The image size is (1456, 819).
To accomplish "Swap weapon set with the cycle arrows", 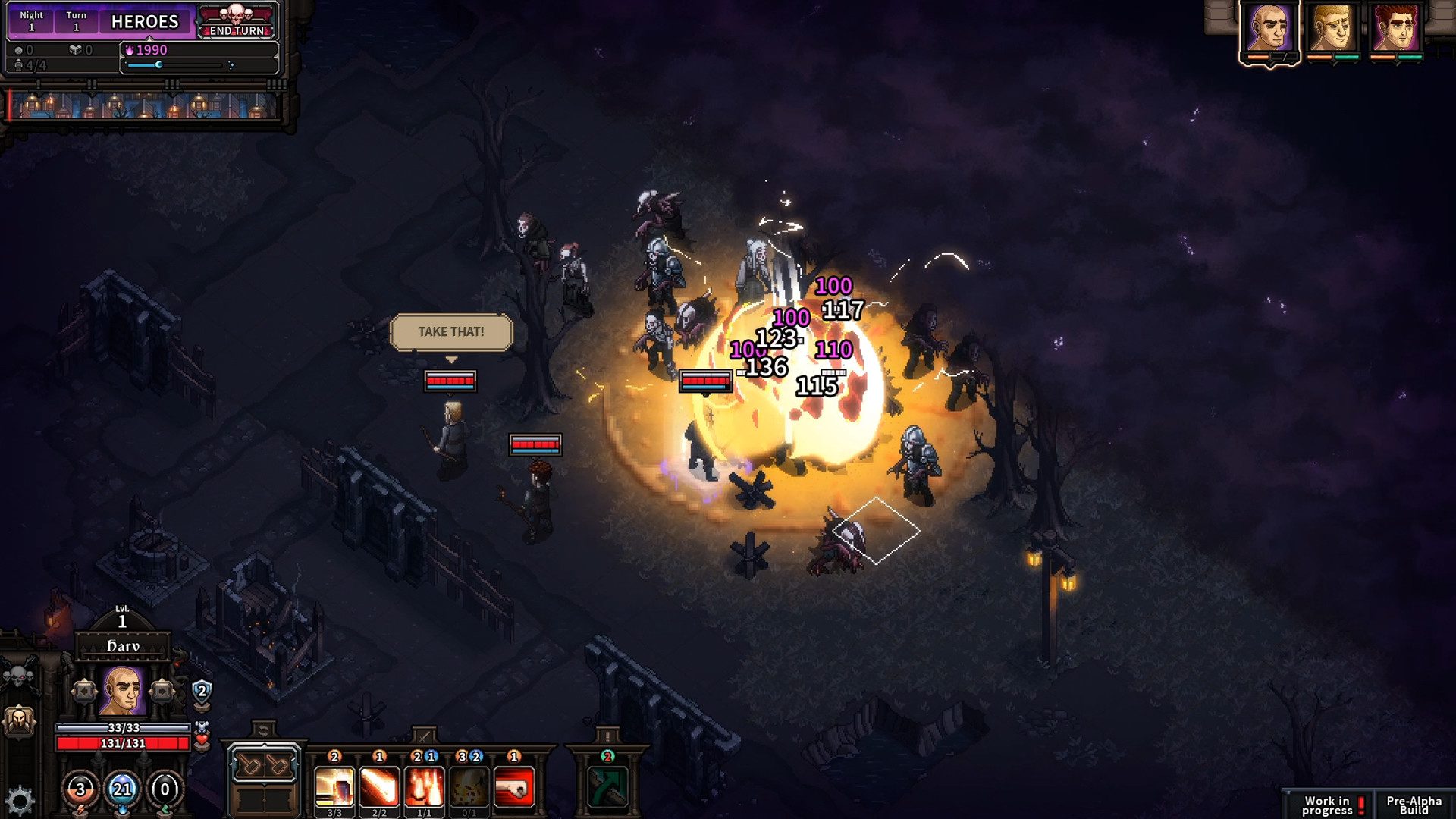I will point(263,730).
